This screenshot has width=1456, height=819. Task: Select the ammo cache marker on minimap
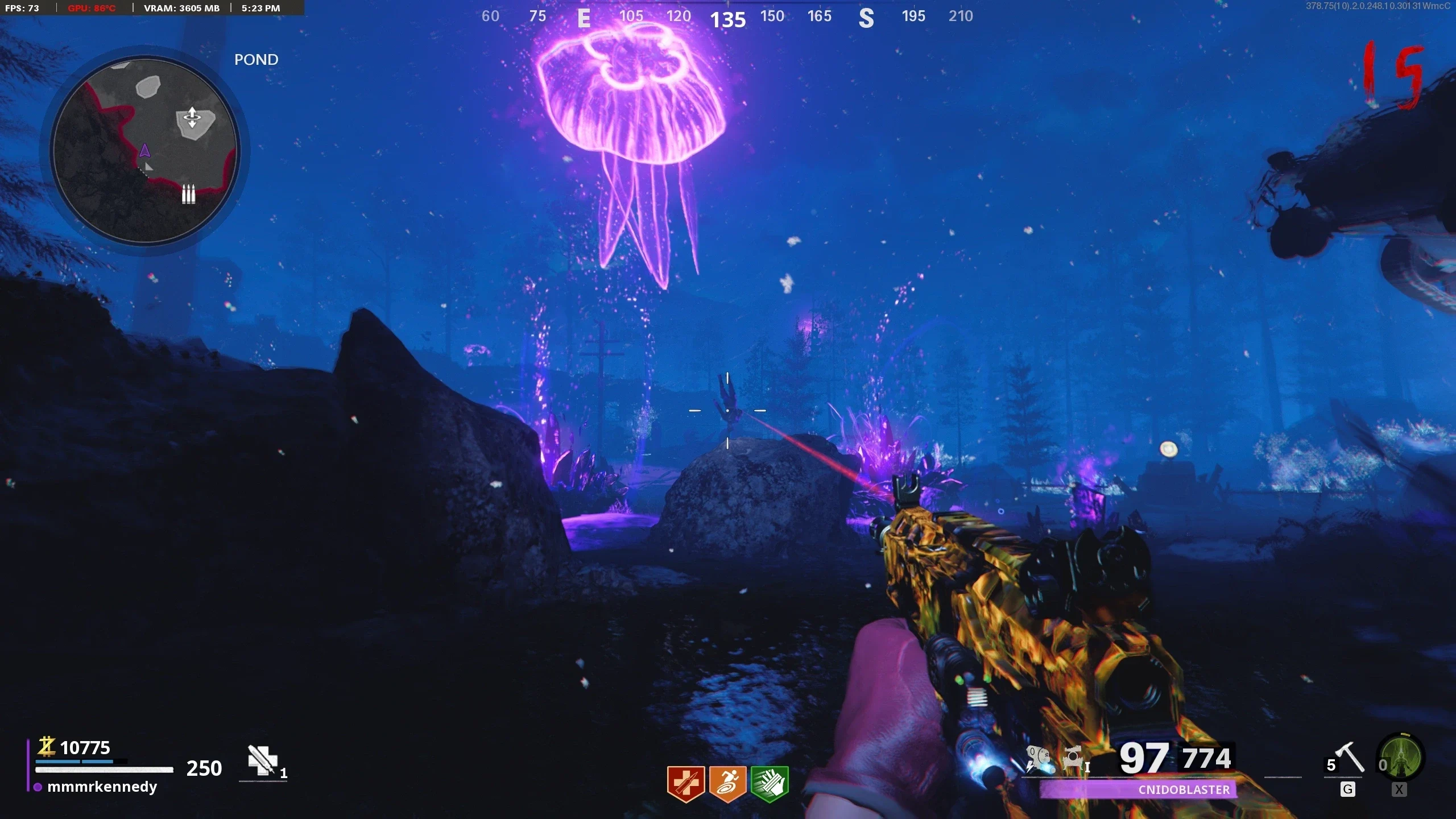188,194
